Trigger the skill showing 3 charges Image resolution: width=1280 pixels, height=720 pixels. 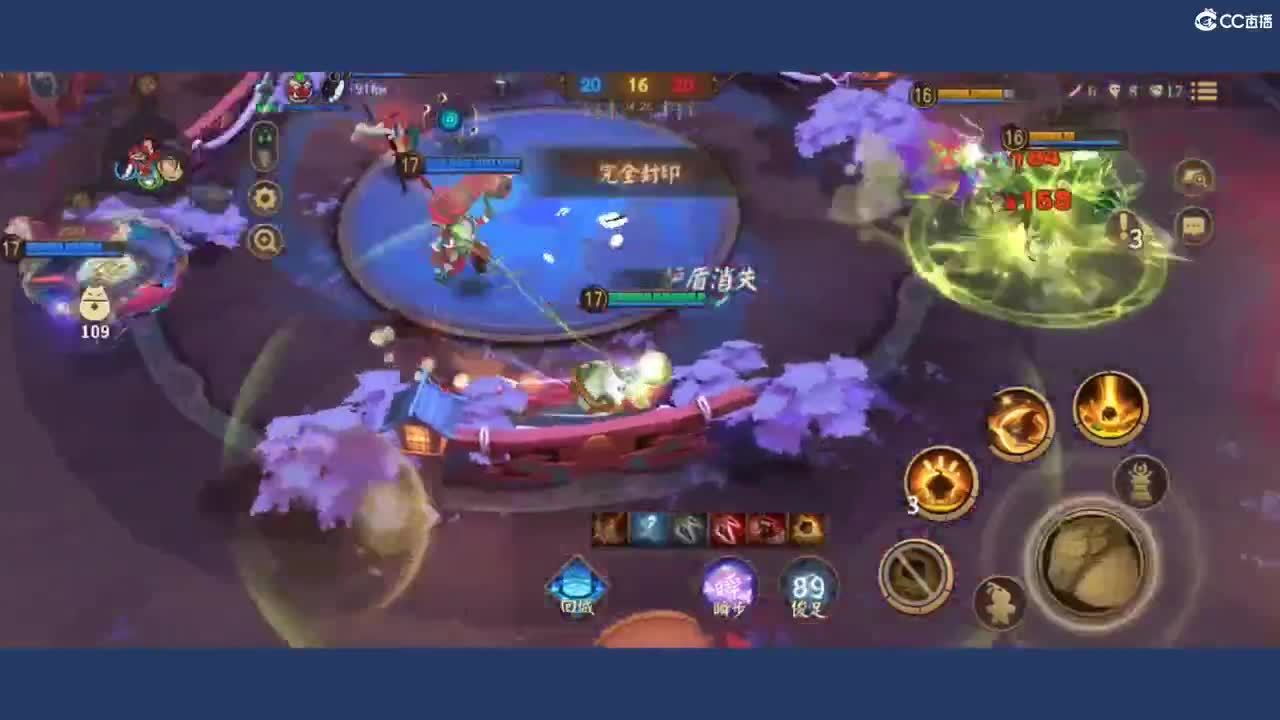click(x=940, y=485)
